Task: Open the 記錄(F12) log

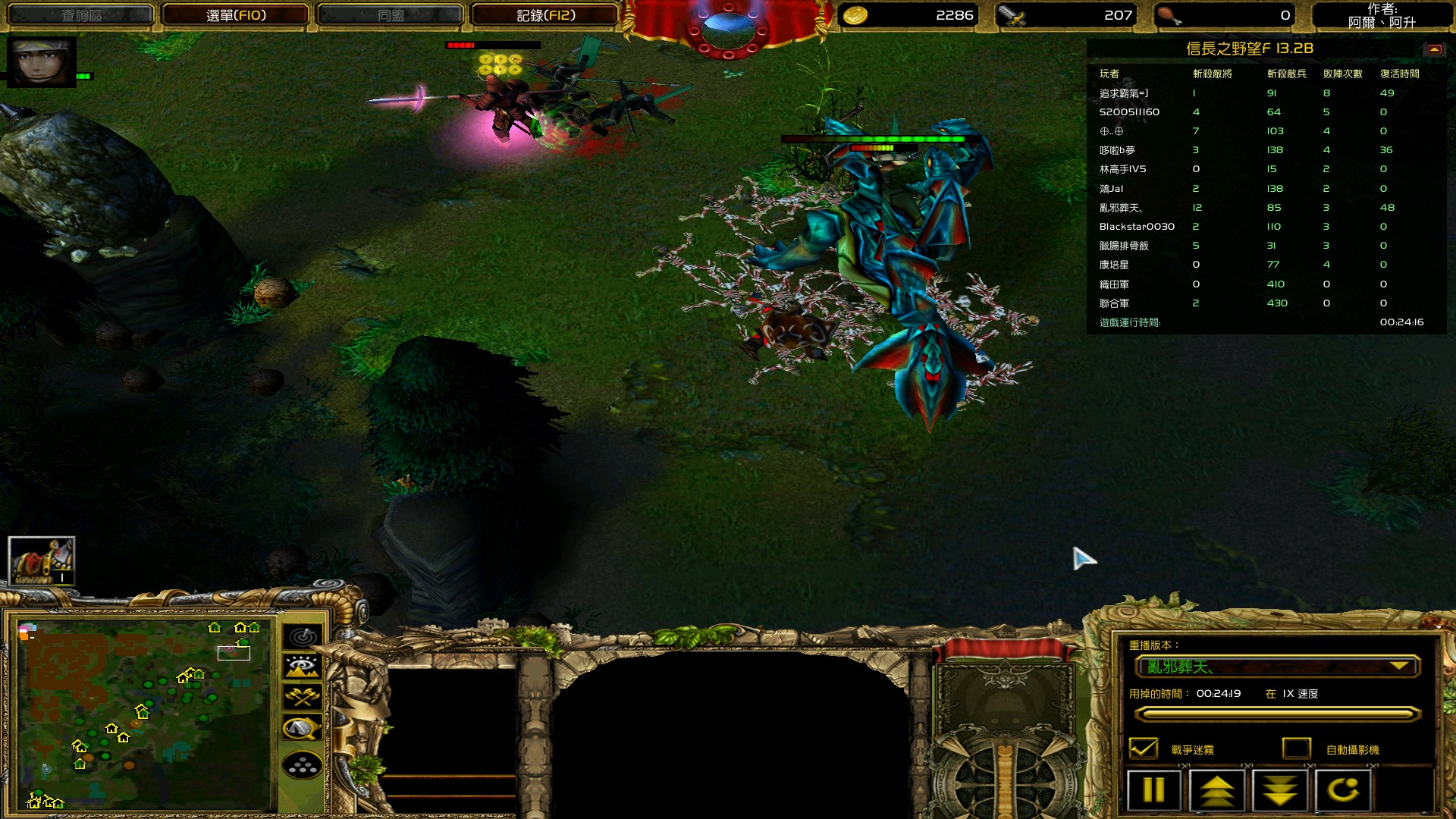Action: (x=545, y=15)
